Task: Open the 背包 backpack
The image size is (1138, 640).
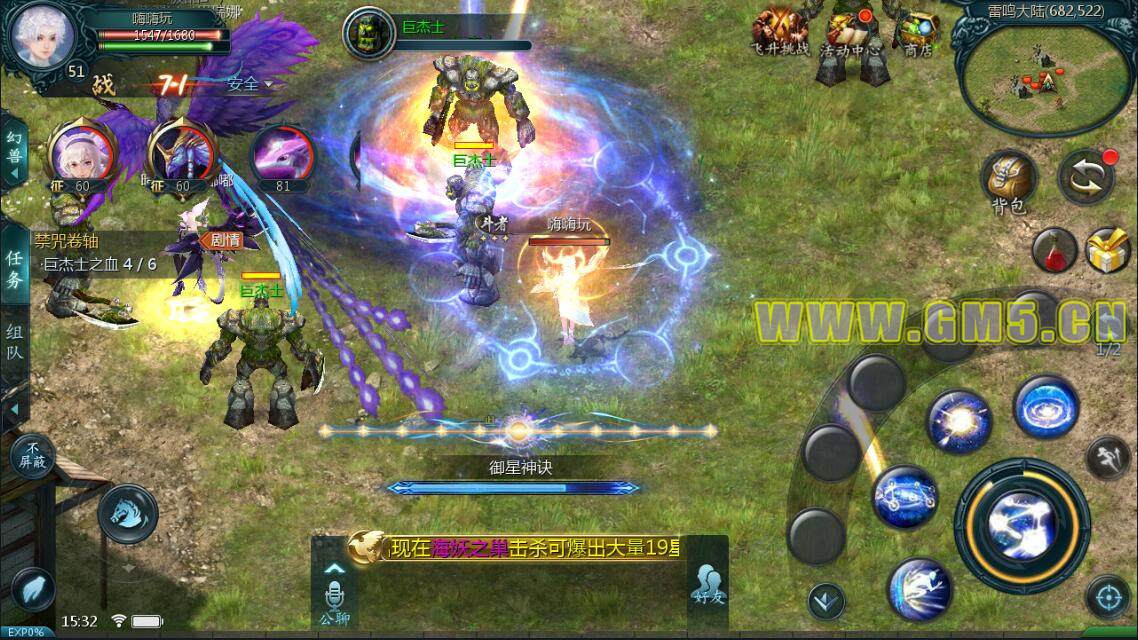Action: tap(1010, 180)
